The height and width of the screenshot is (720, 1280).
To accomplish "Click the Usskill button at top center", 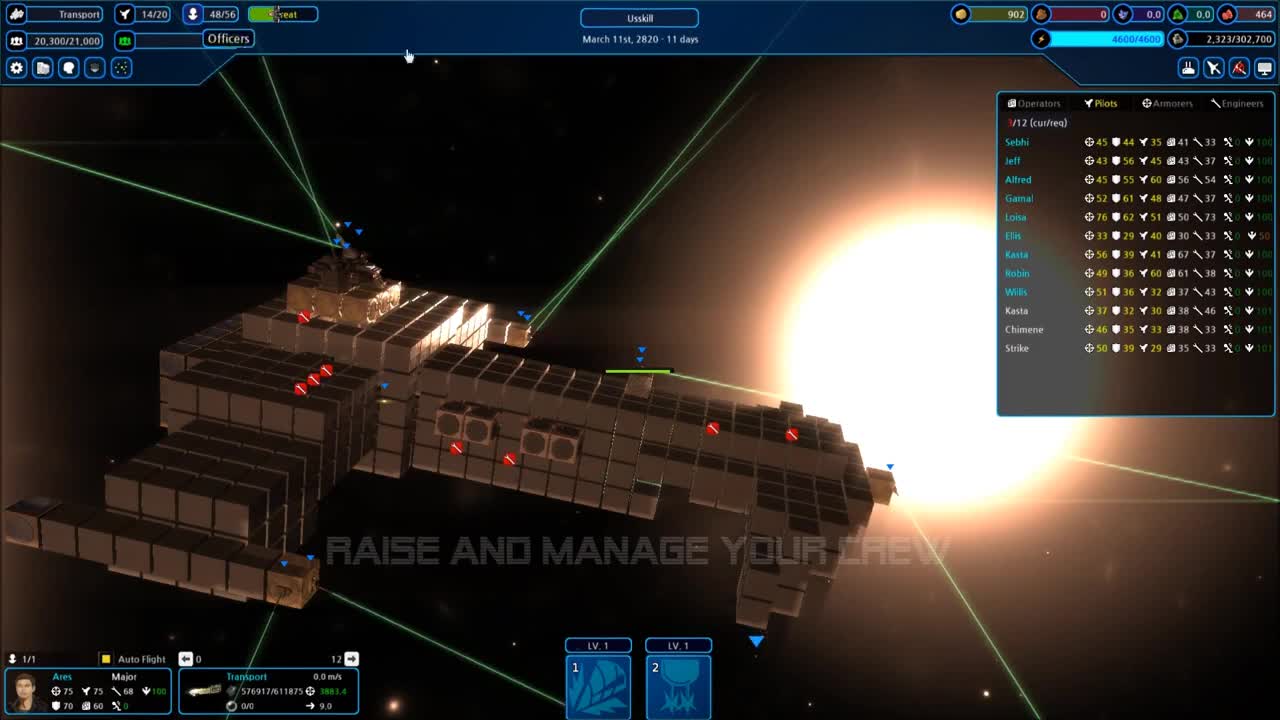I will [x=639, y=17].
